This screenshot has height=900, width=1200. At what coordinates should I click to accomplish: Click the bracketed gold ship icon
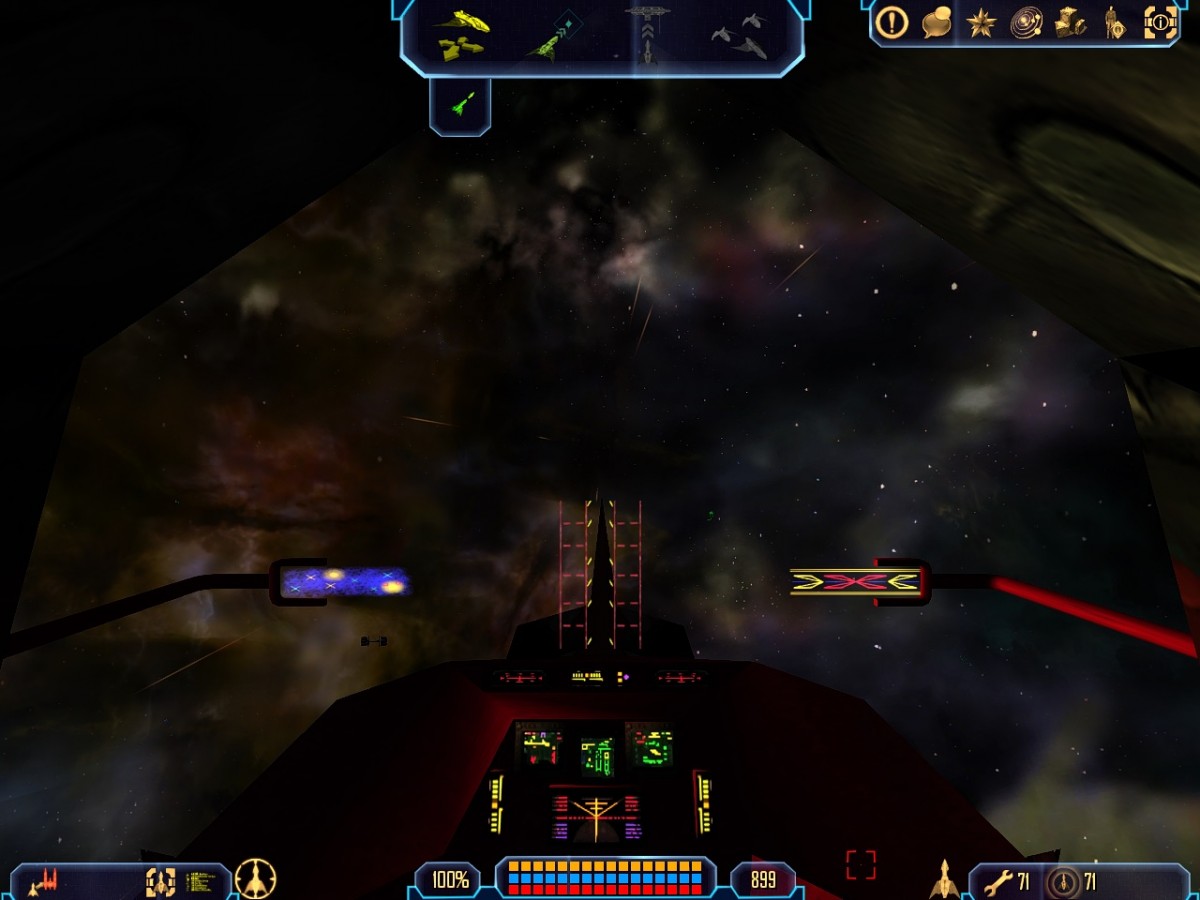(160, 882)
